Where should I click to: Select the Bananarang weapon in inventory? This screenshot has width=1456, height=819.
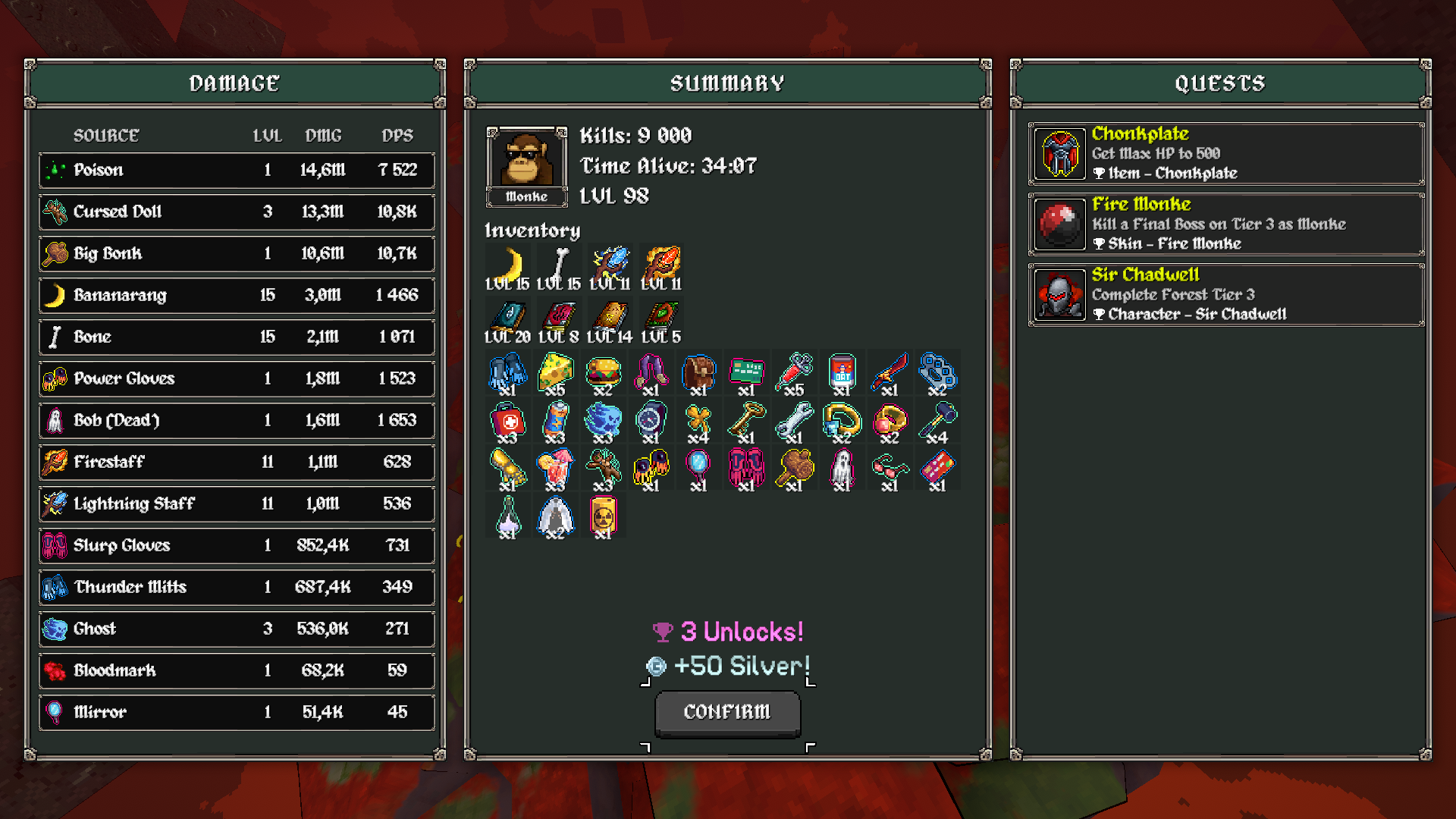(x=507, y=266)
